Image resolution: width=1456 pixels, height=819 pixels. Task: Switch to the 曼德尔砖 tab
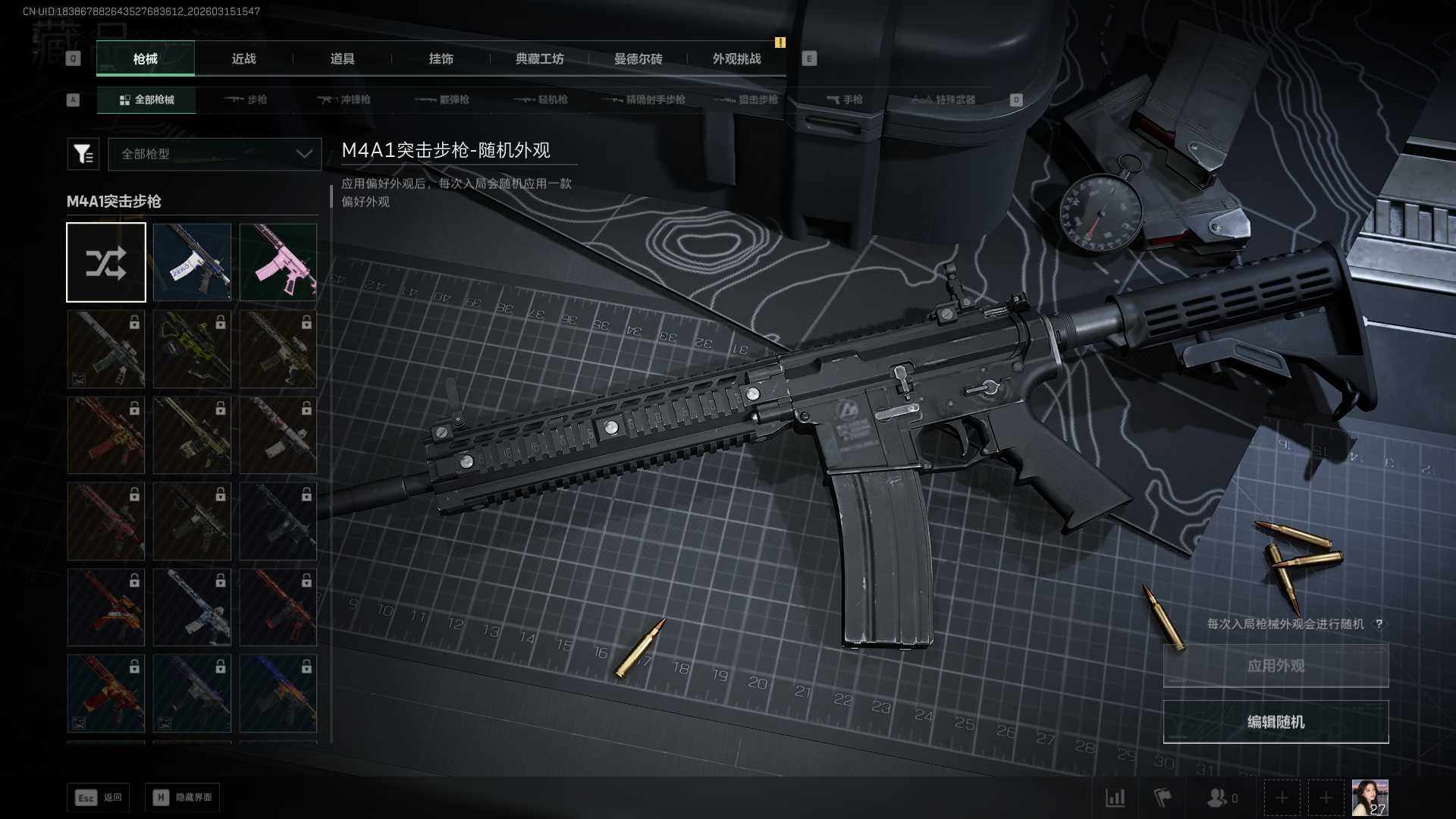638,59
